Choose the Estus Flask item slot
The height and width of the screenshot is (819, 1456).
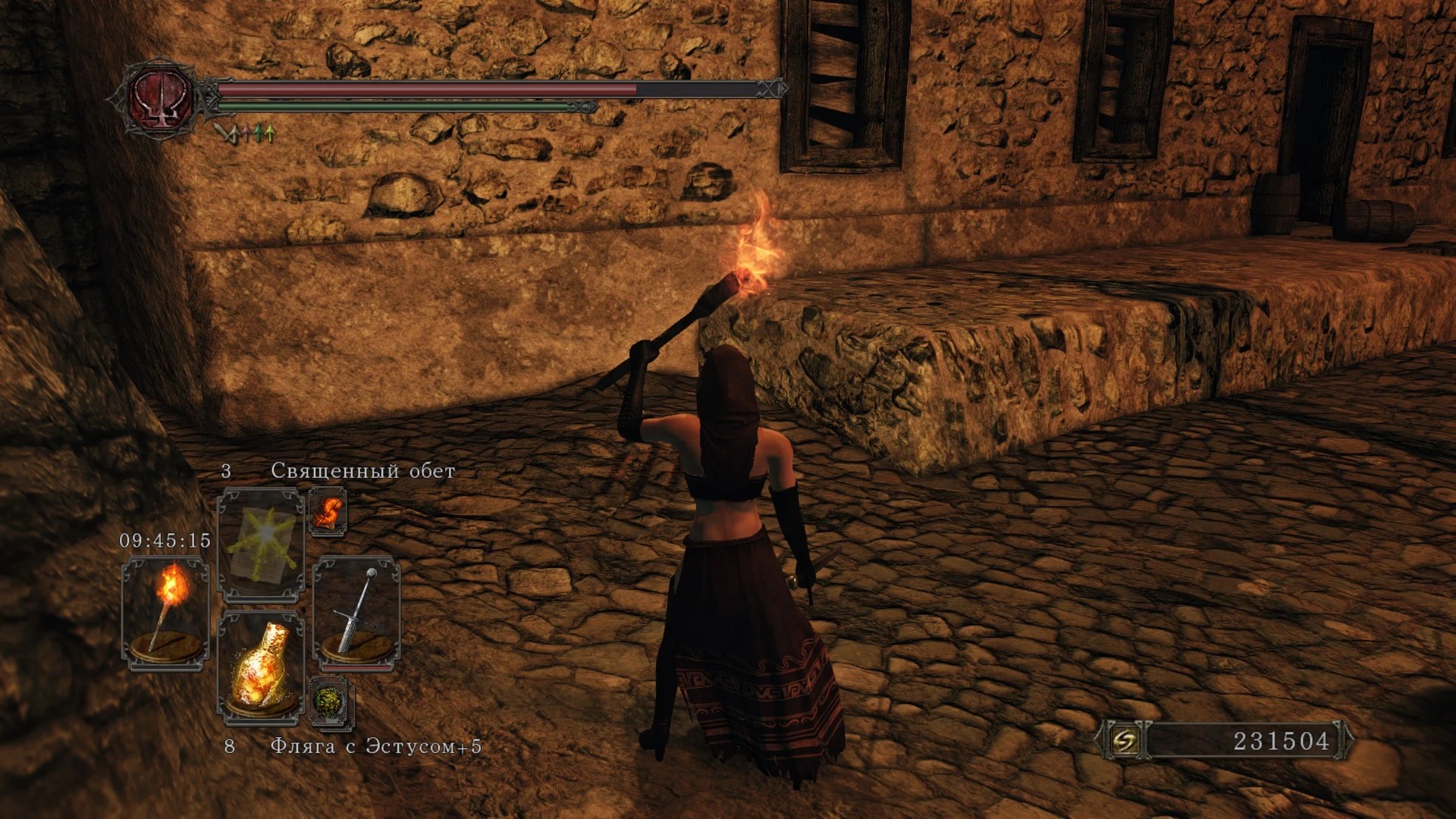261,666
